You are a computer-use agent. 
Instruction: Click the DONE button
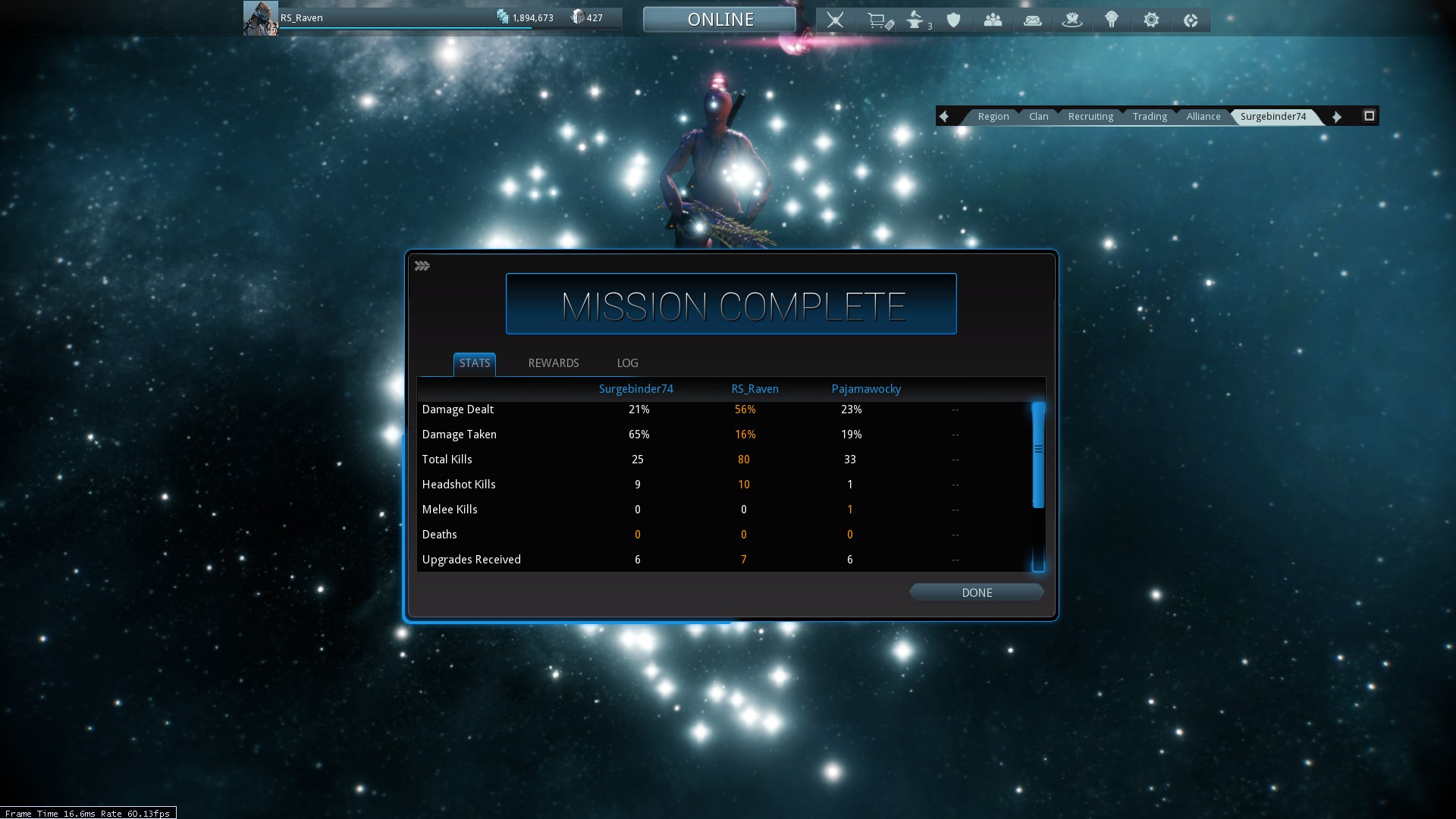pos(976,592)
